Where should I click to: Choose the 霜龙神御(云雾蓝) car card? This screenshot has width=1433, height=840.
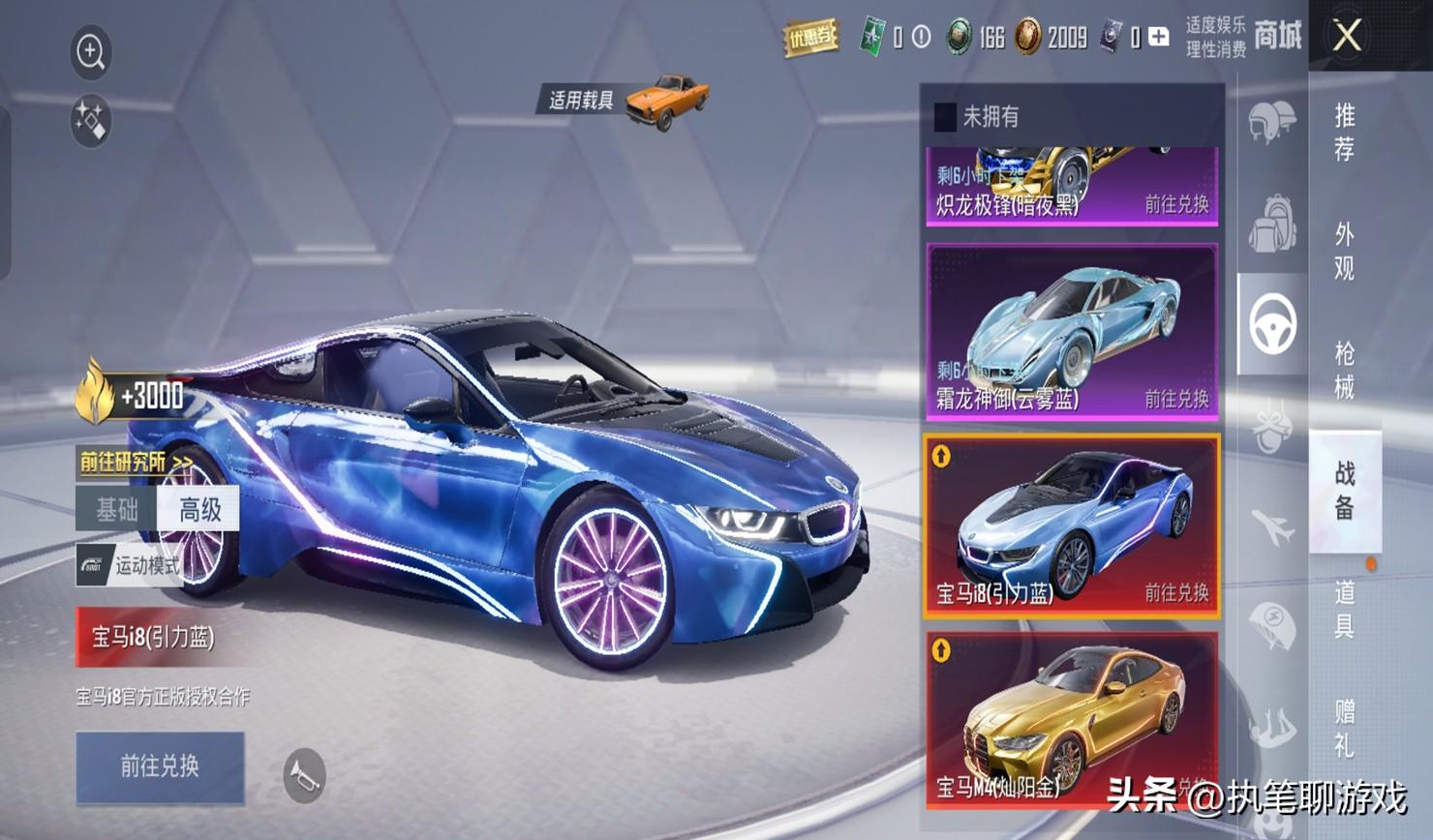pyautogui.click(x=1072, y=331)
